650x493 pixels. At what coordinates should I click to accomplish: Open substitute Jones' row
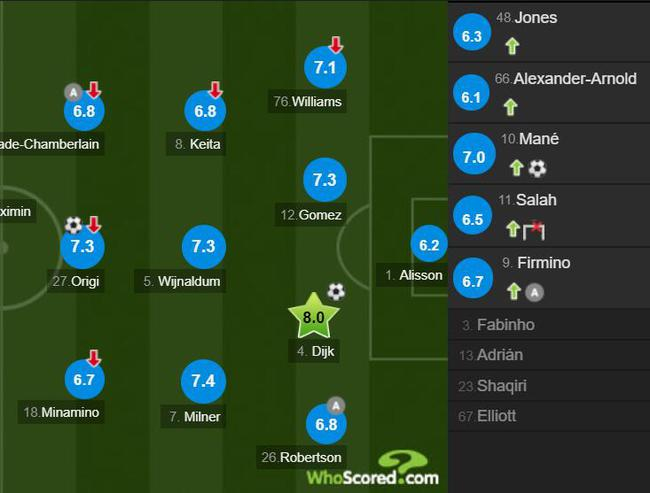click(x=548, y=31)
